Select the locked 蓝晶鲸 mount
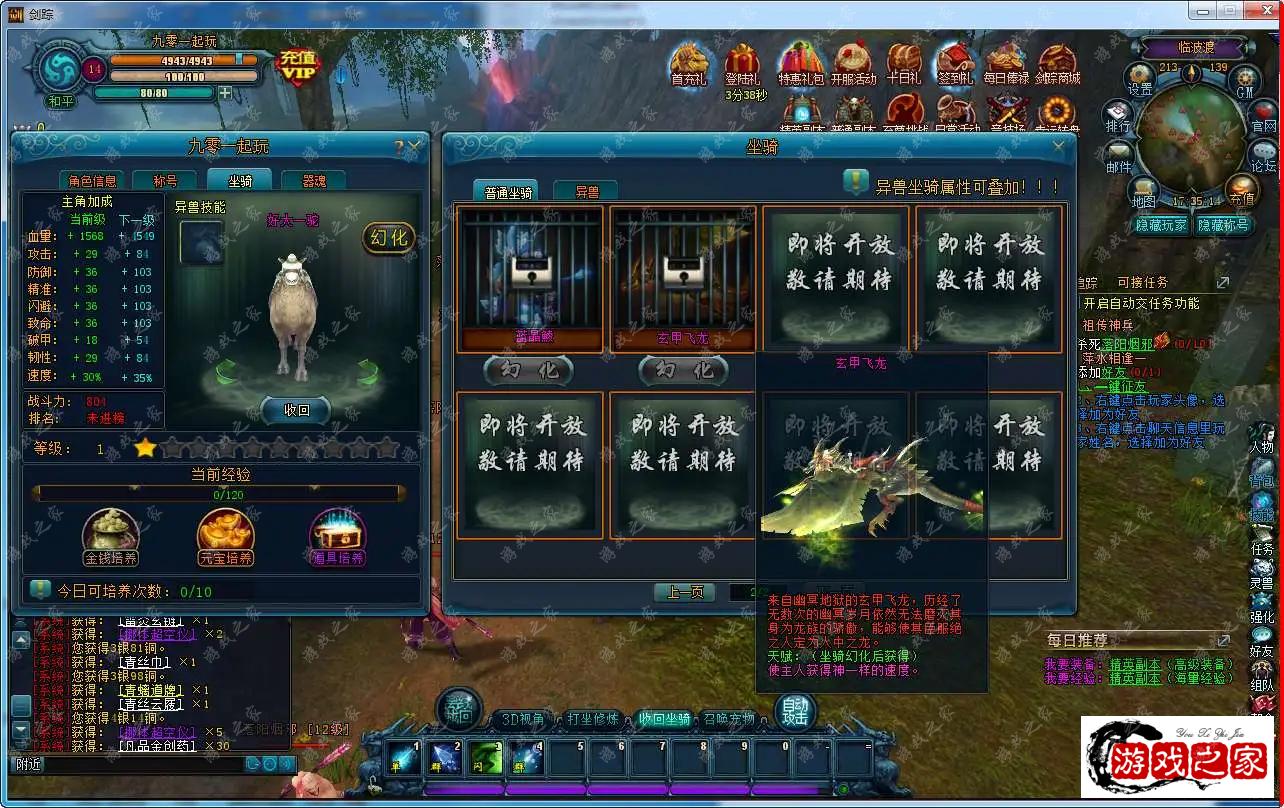 click(x=530, y=277)
